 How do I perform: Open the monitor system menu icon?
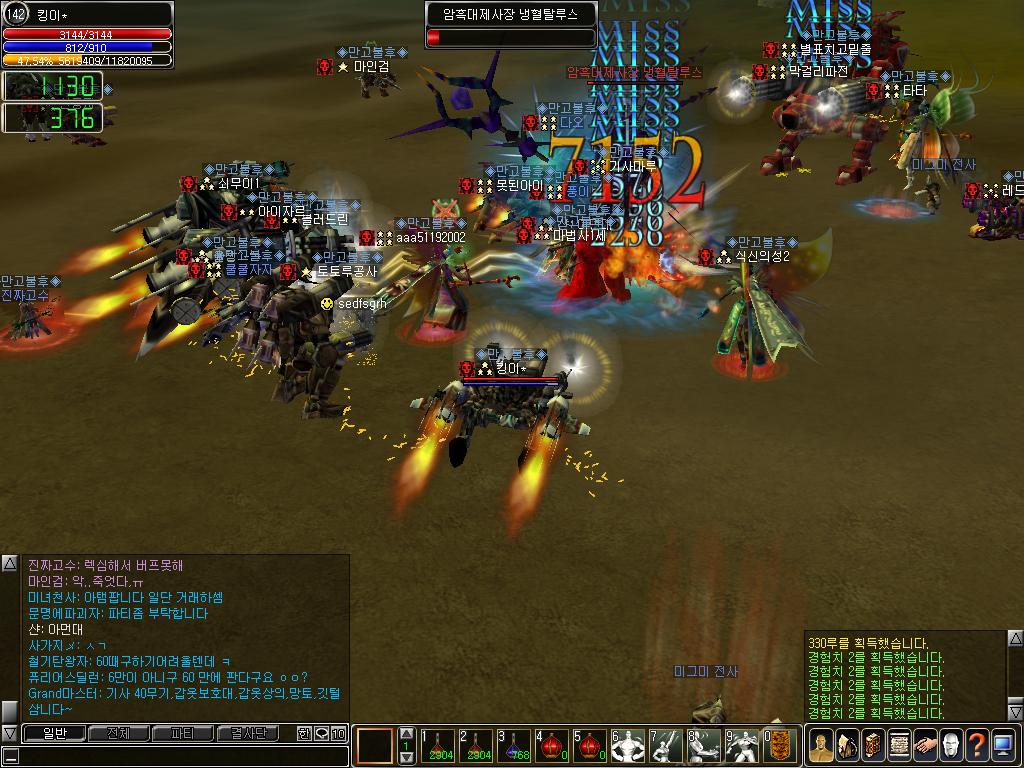1003,745
